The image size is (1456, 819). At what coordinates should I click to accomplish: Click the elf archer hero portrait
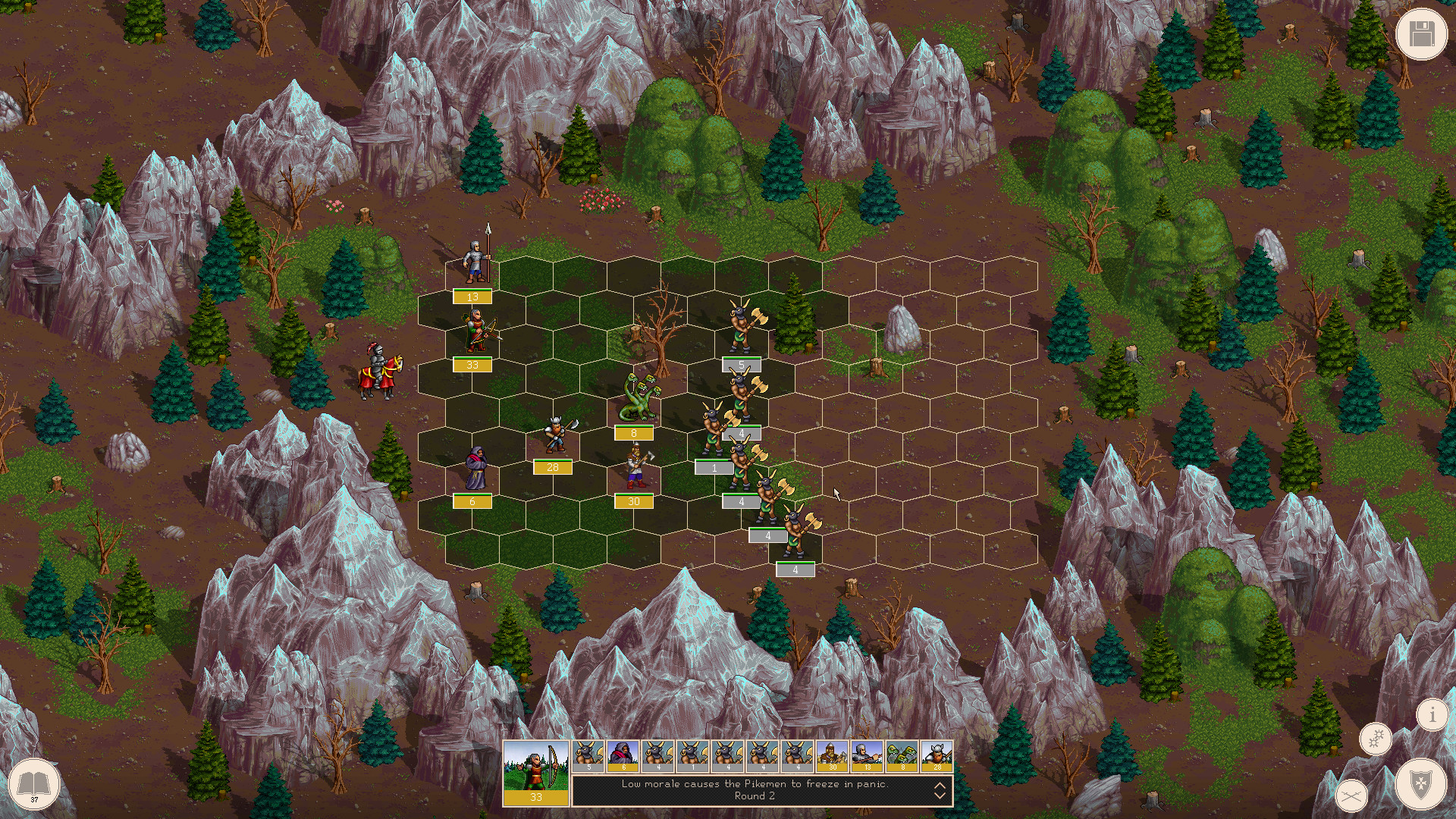coord(535,773)
